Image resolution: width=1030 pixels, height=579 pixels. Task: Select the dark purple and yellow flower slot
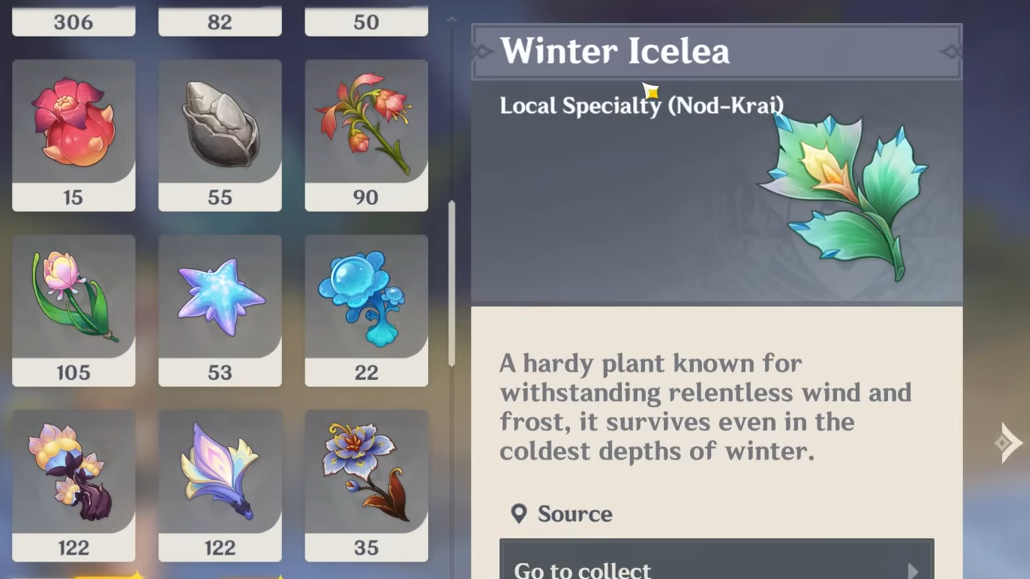(73, 485)
